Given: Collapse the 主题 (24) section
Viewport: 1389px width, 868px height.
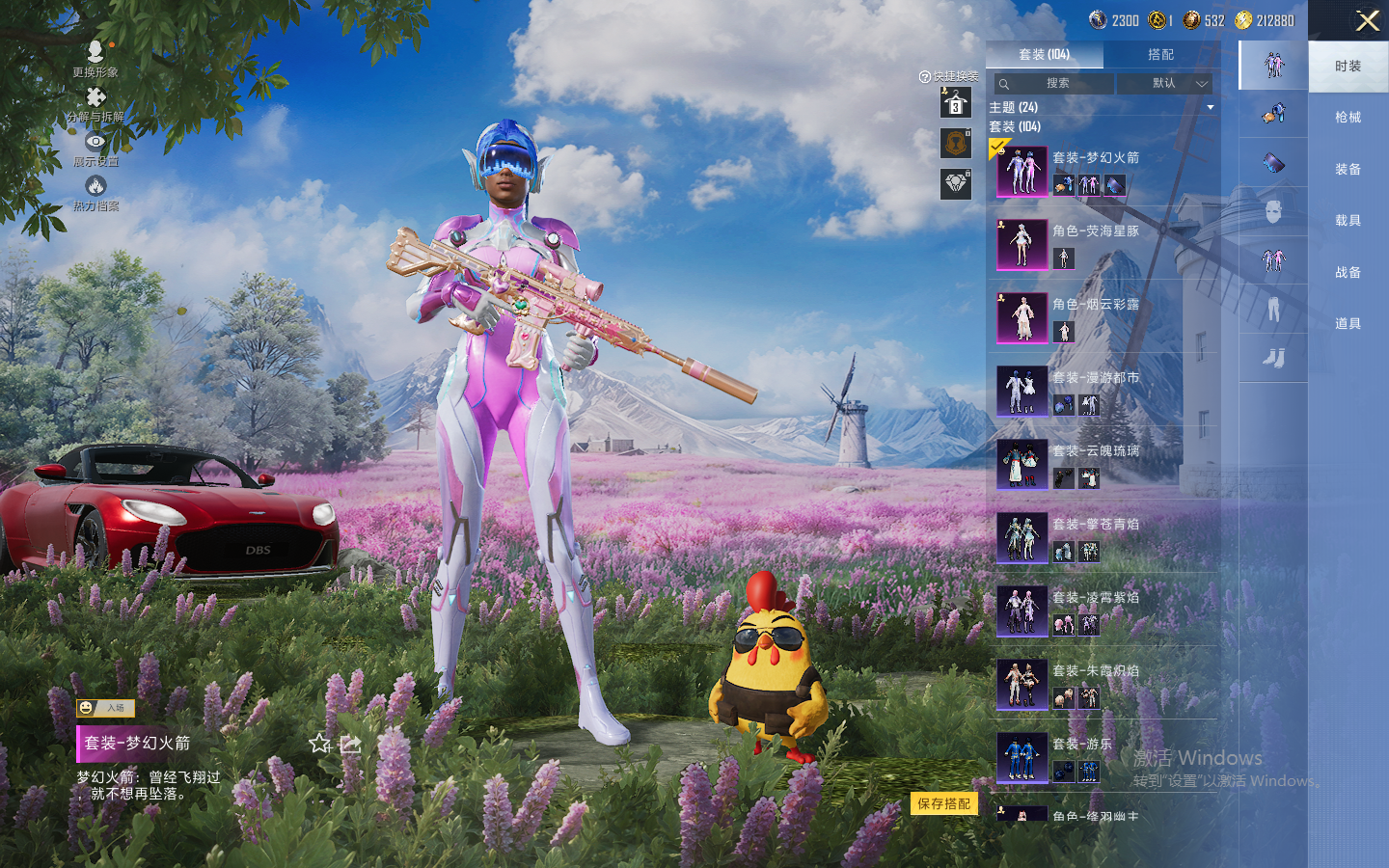Looking at the screenshot, I should pyautogui.click(x=1210, y=107).
